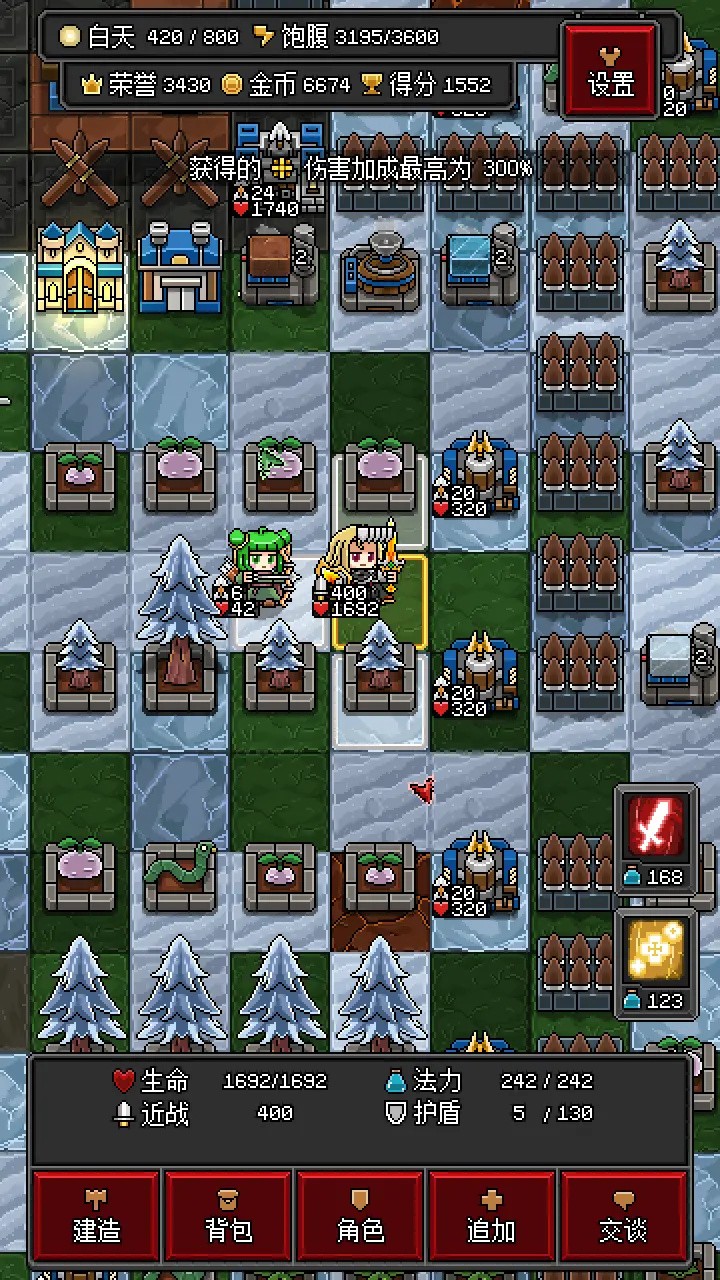This screenshot has height=1280, width=720.
Task: Show the 角色 character sheet
Action: pos(361,1217)
